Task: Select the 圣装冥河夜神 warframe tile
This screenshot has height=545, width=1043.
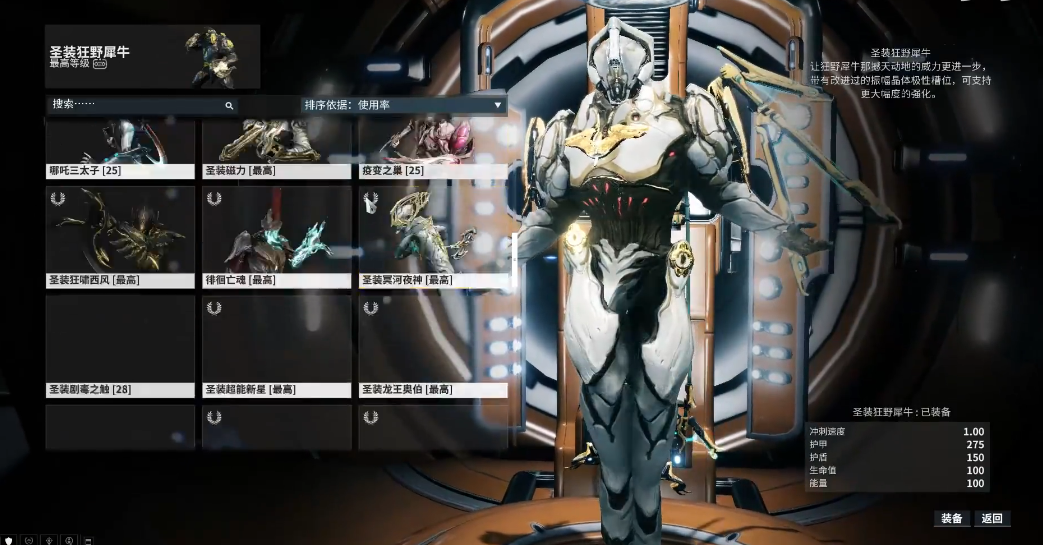Action: (433, 237)
